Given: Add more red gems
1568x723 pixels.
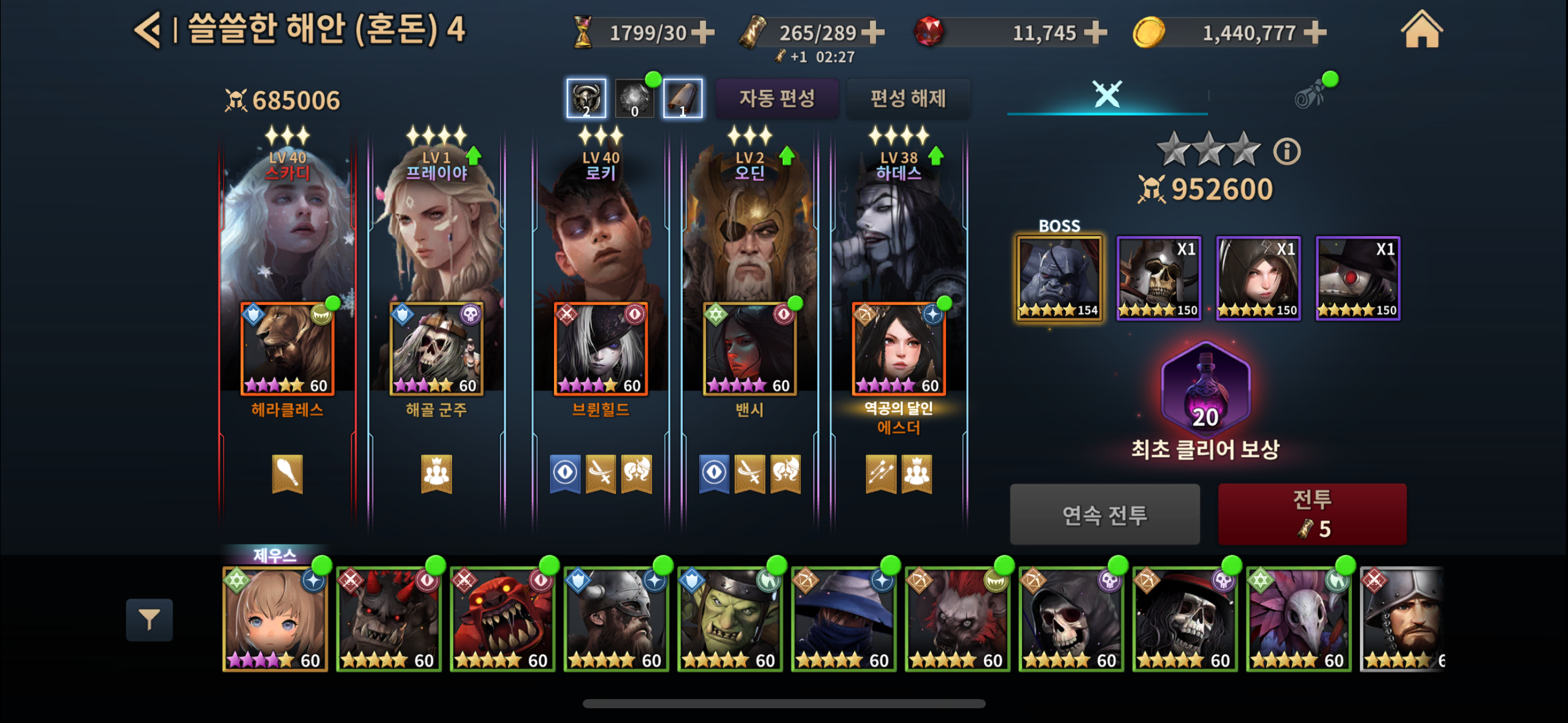Looking at the screenshot, I should (1095, 32).
